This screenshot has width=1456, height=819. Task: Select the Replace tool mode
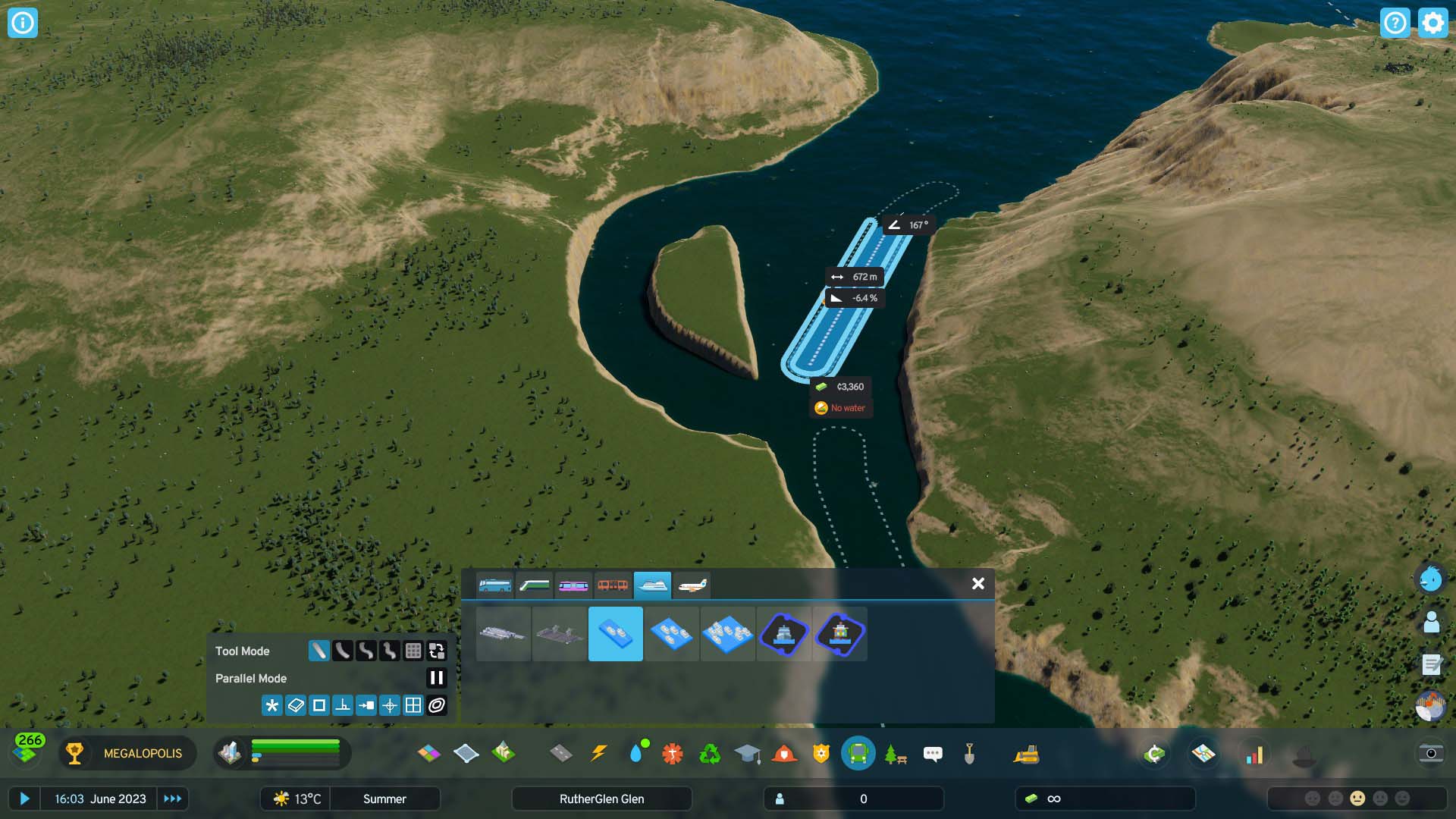(x=436, y=651)
